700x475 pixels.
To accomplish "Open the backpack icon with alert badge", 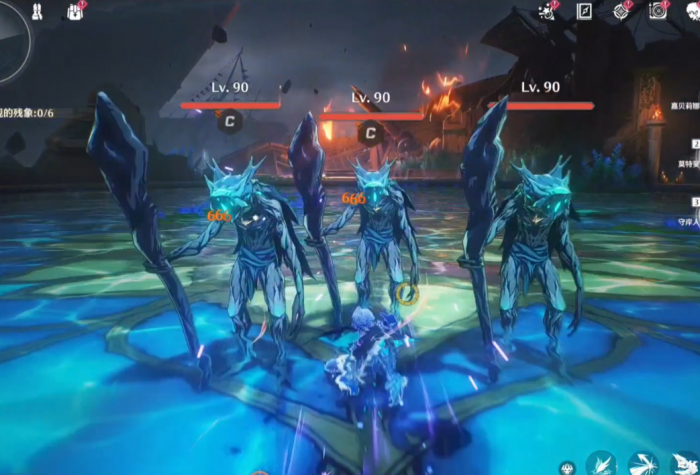I will click(76, 11).
